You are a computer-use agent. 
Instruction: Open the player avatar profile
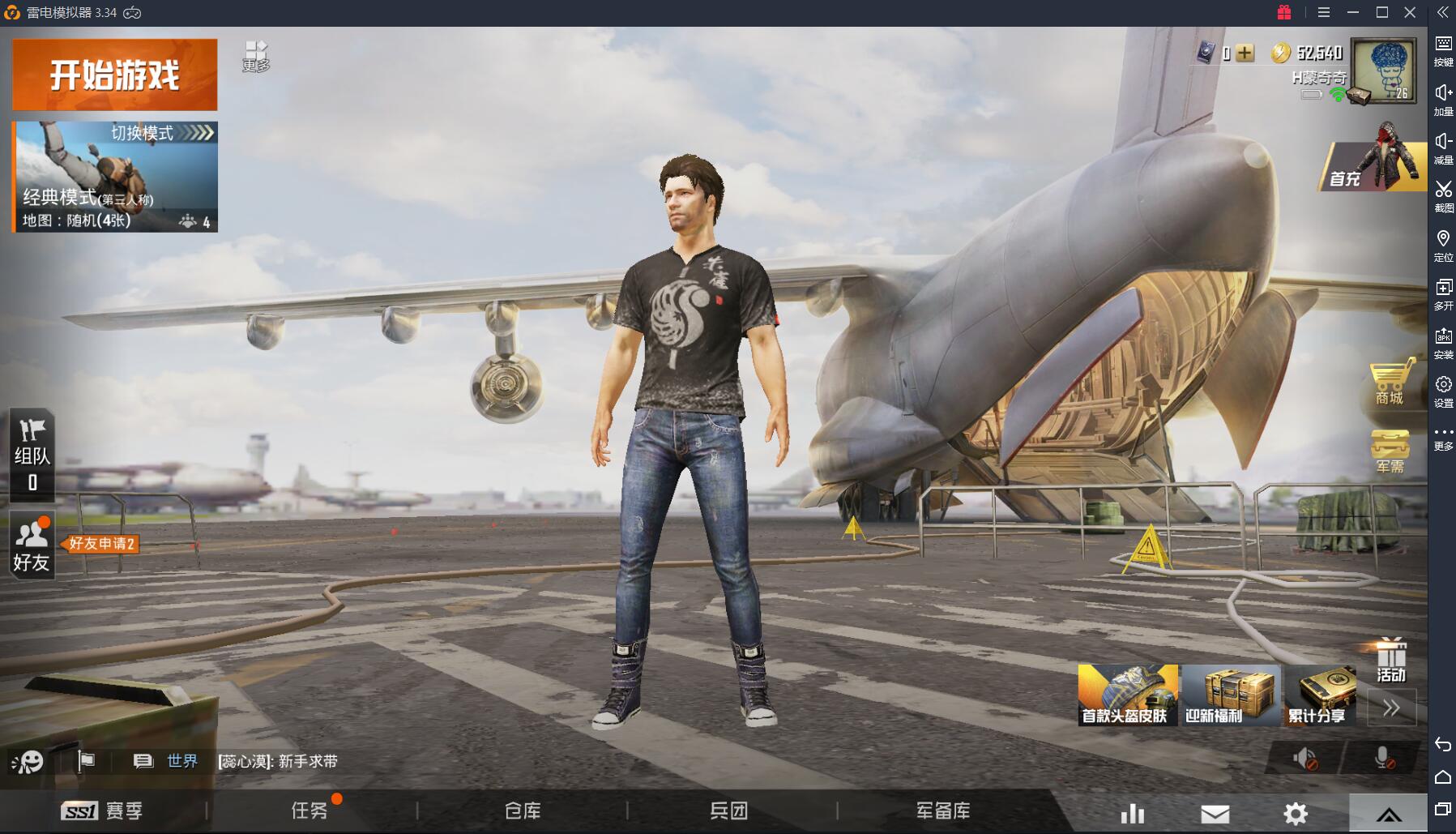pos(1384,70)
